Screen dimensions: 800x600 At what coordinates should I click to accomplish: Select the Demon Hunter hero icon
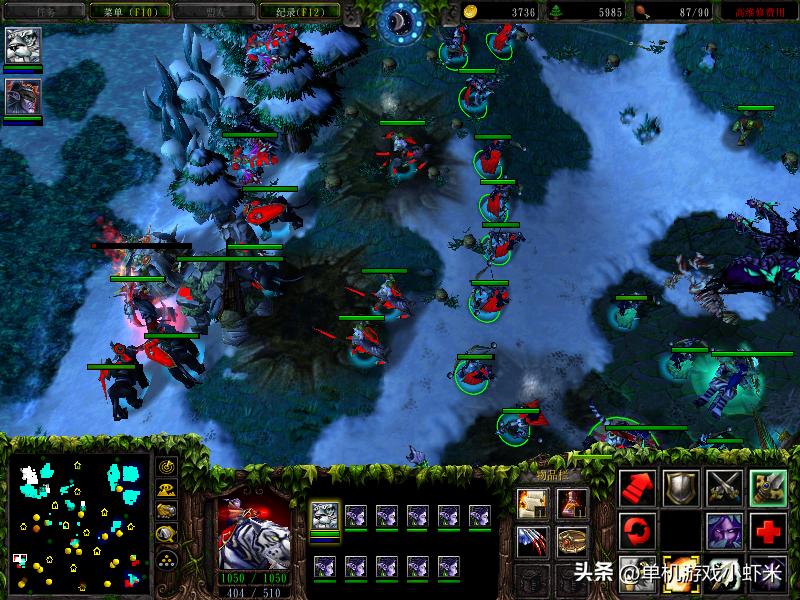tap(23, 96)
